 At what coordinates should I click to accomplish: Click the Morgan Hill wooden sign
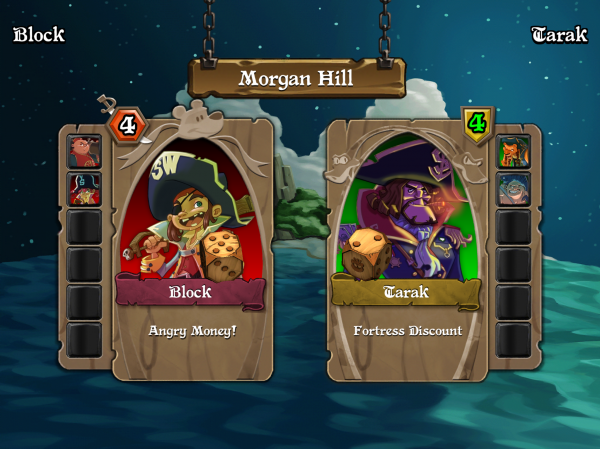(x=296, y=78)
